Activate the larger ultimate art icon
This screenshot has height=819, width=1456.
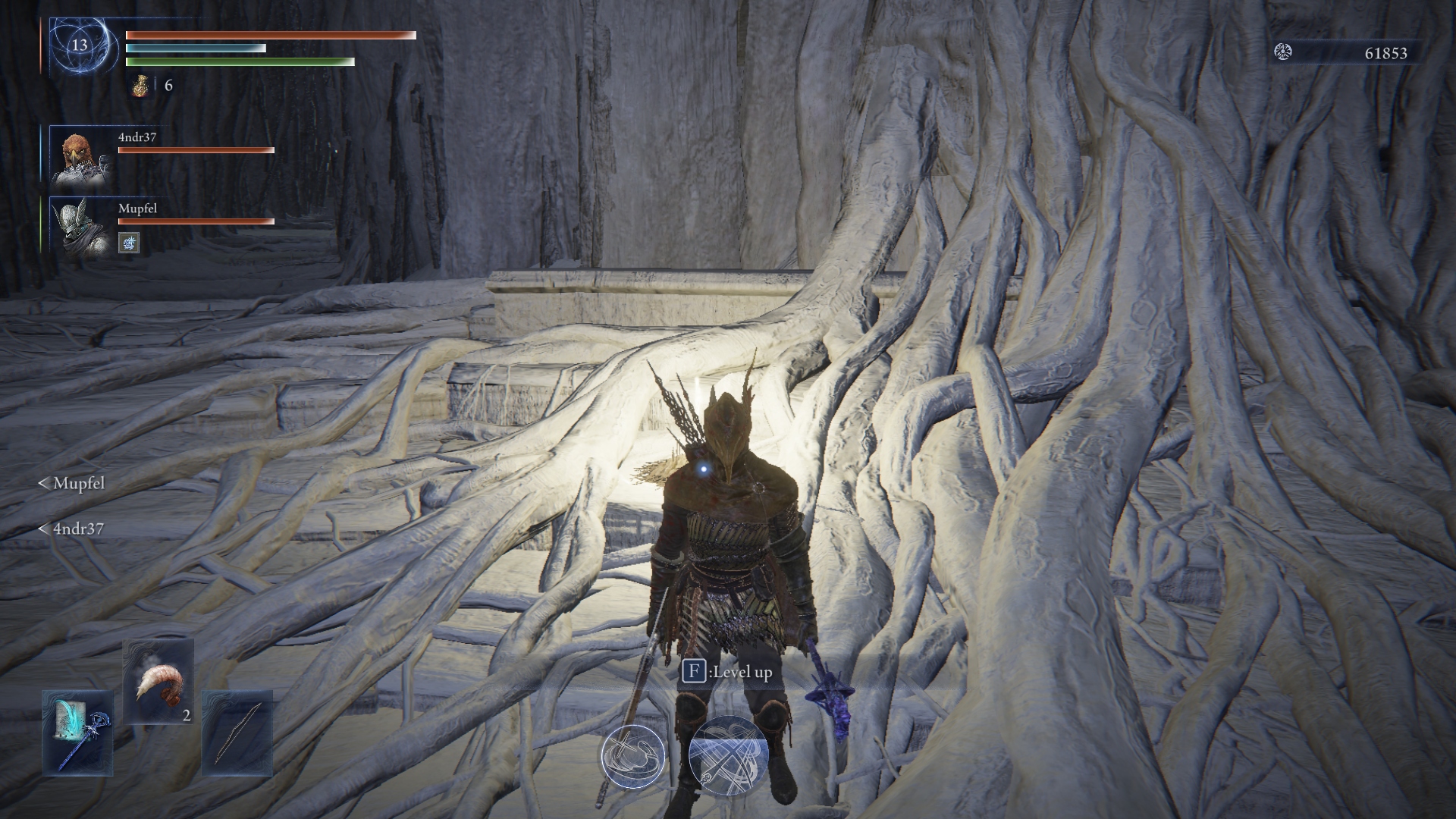[x=728, y=756]
